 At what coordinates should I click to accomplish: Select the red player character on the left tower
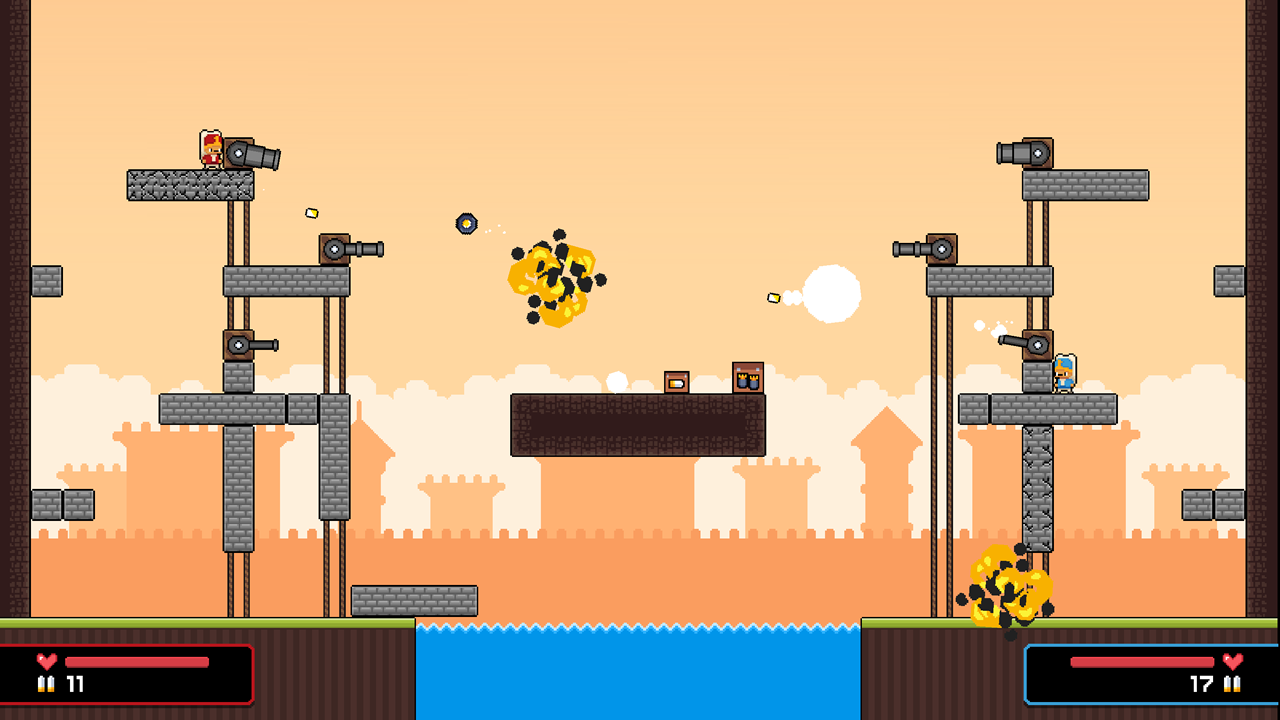(210, 149)
